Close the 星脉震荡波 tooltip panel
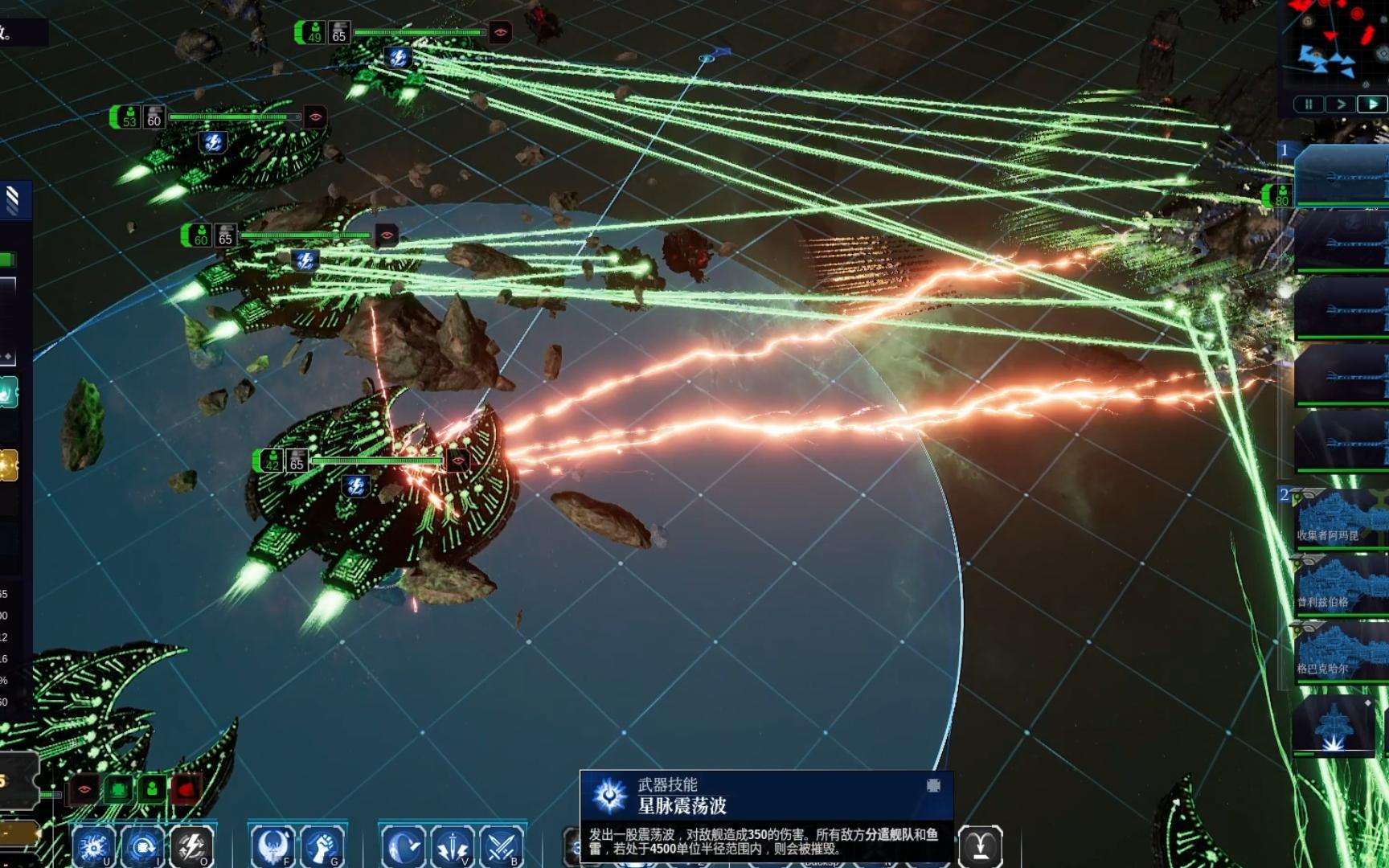 point(933,785)
